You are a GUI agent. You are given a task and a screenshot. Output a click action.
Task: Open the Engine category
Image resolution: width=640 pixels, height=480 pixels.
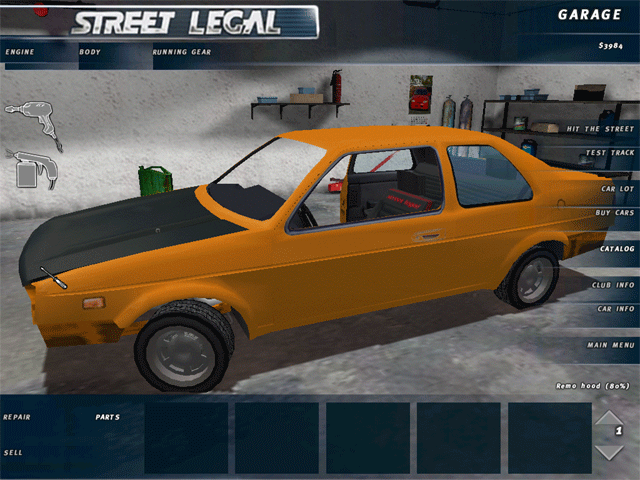(19, 50)
